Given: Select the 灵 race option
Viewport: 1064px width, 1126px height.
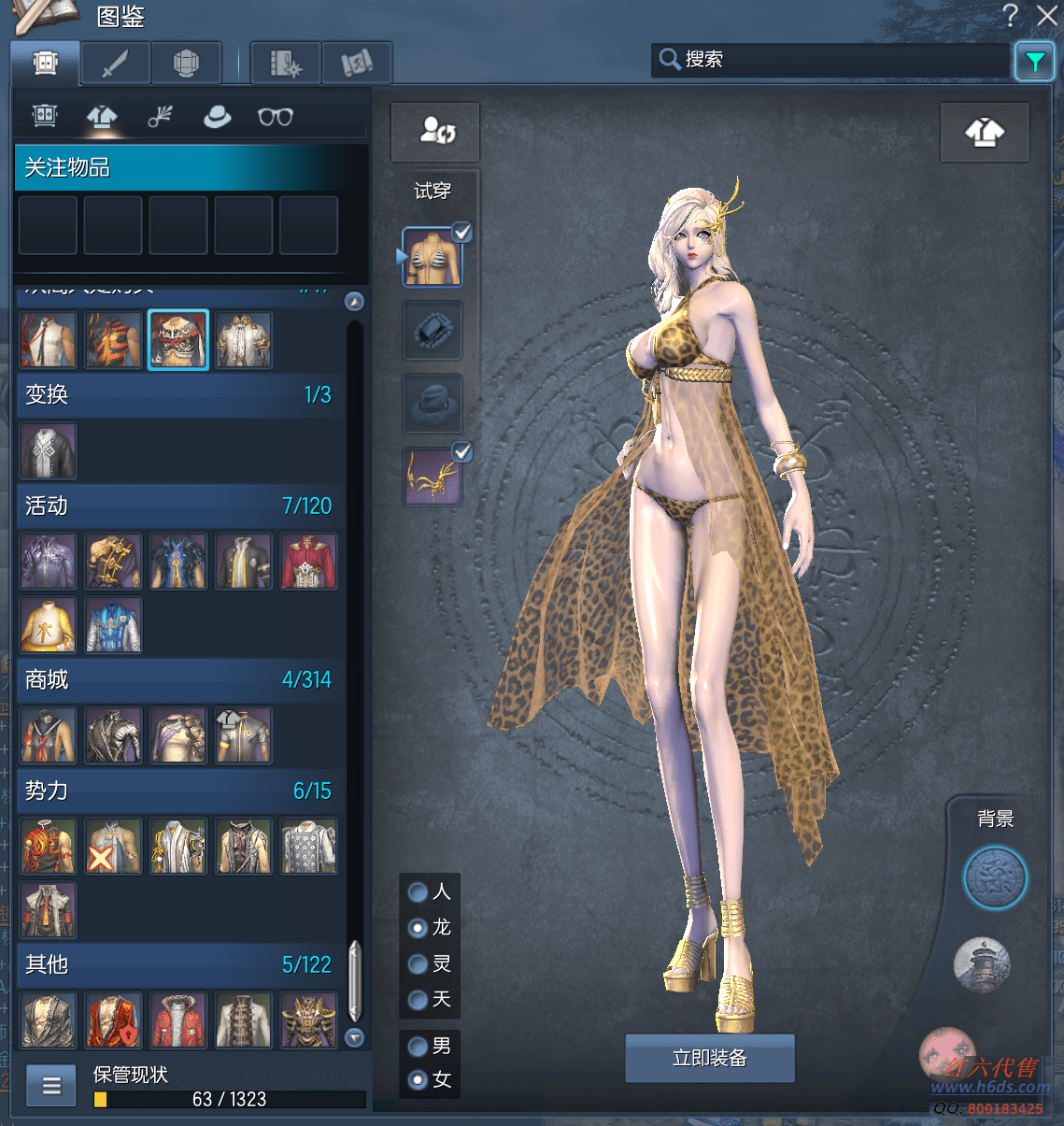Looking at the screenshot, I should tap(419, 963).
